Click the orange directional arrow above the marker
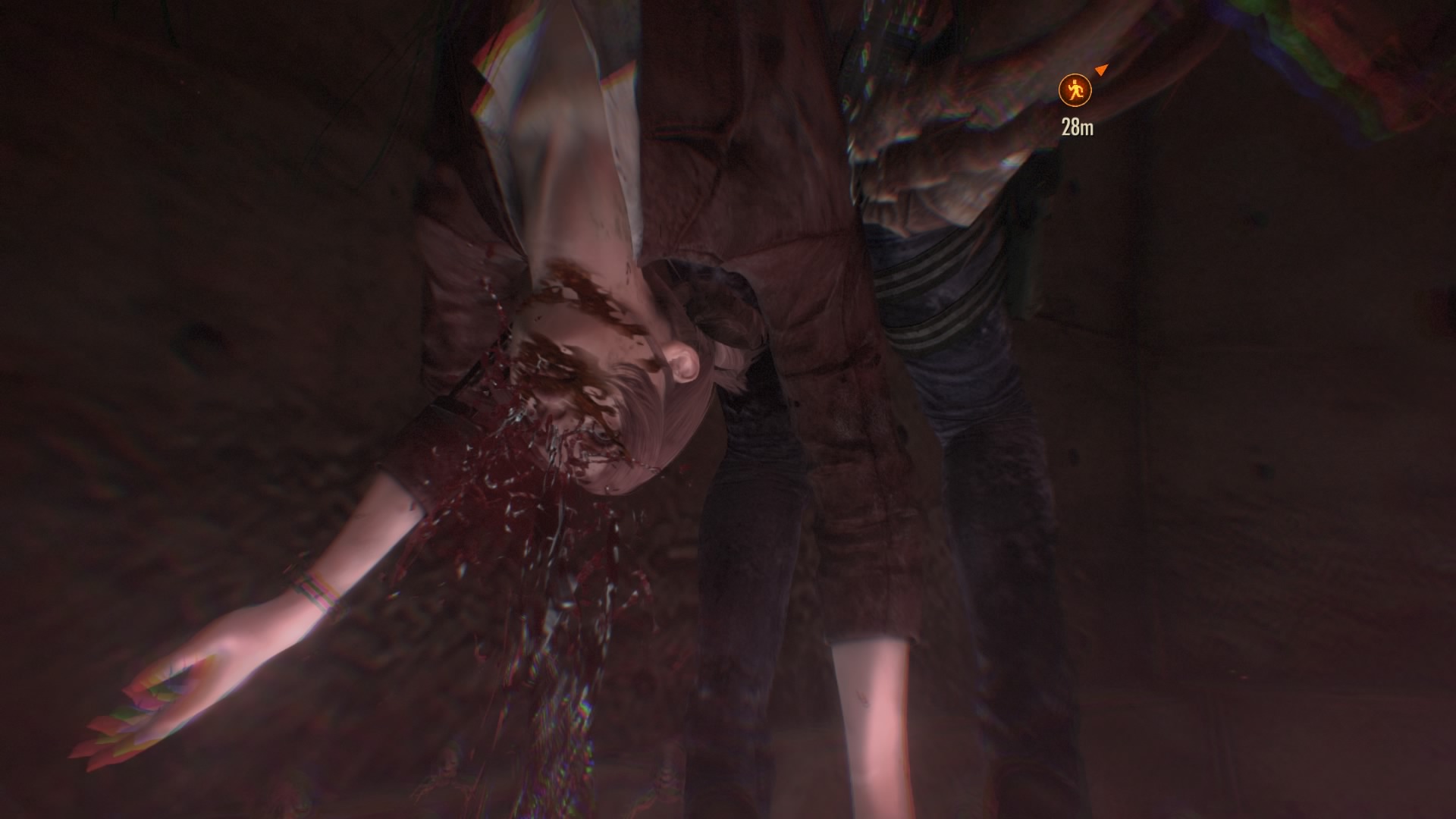Screen dimensions: 1456x819 (1101, 70)
